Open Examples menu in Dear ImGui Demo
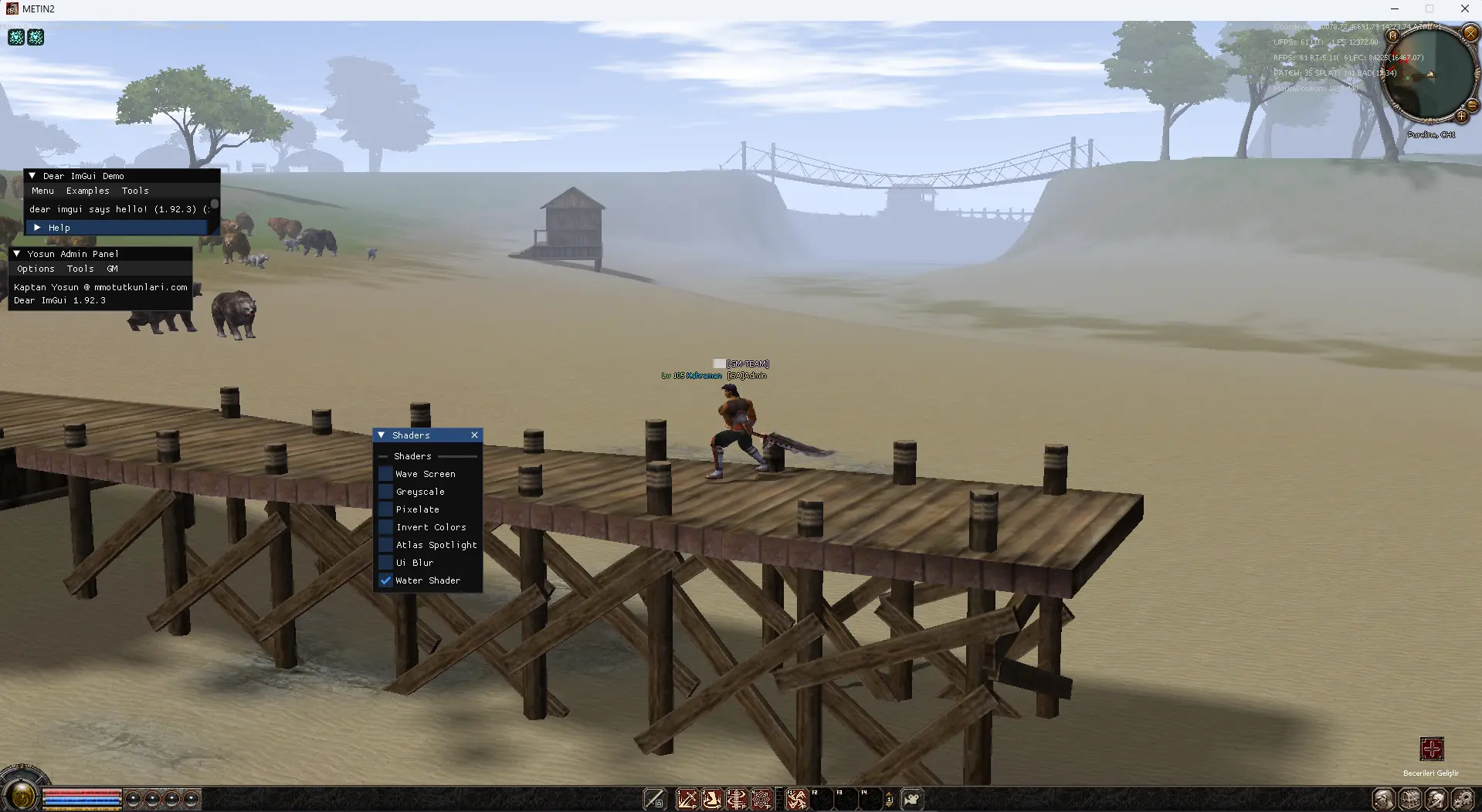1482x812 pixels. (x=87, y=191)
